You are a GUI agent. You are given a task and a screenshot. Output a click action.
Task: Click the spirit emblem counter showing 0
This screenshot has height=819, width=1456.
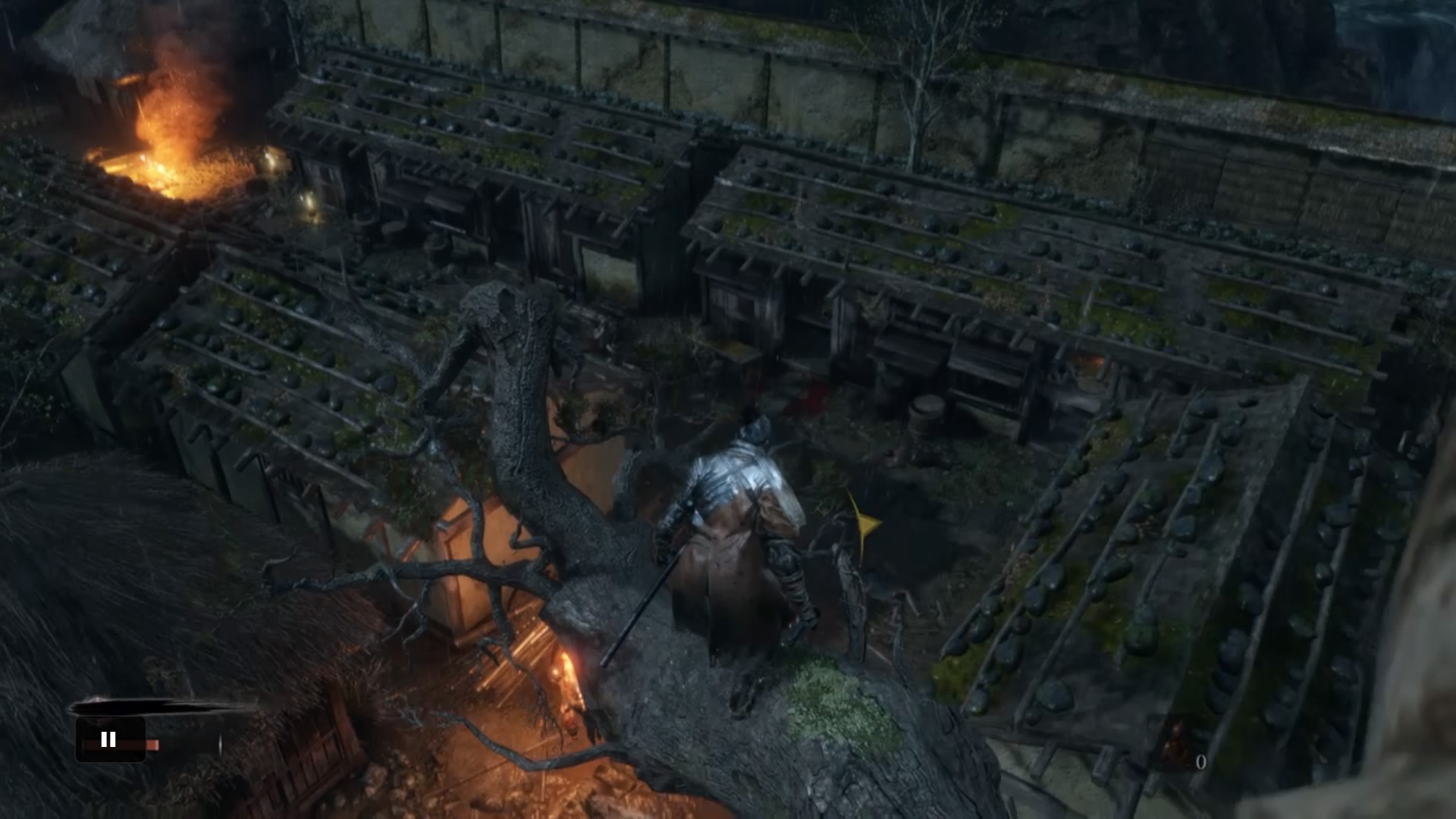(x=1201, y=761)
